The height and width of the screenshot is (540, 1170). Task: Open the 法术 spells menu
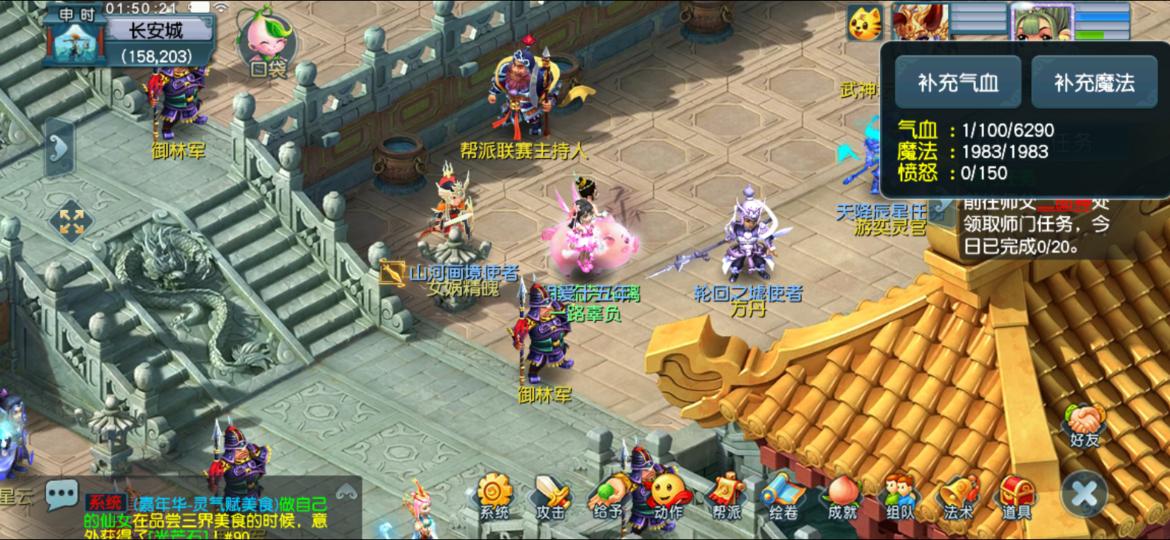(957, 495)
